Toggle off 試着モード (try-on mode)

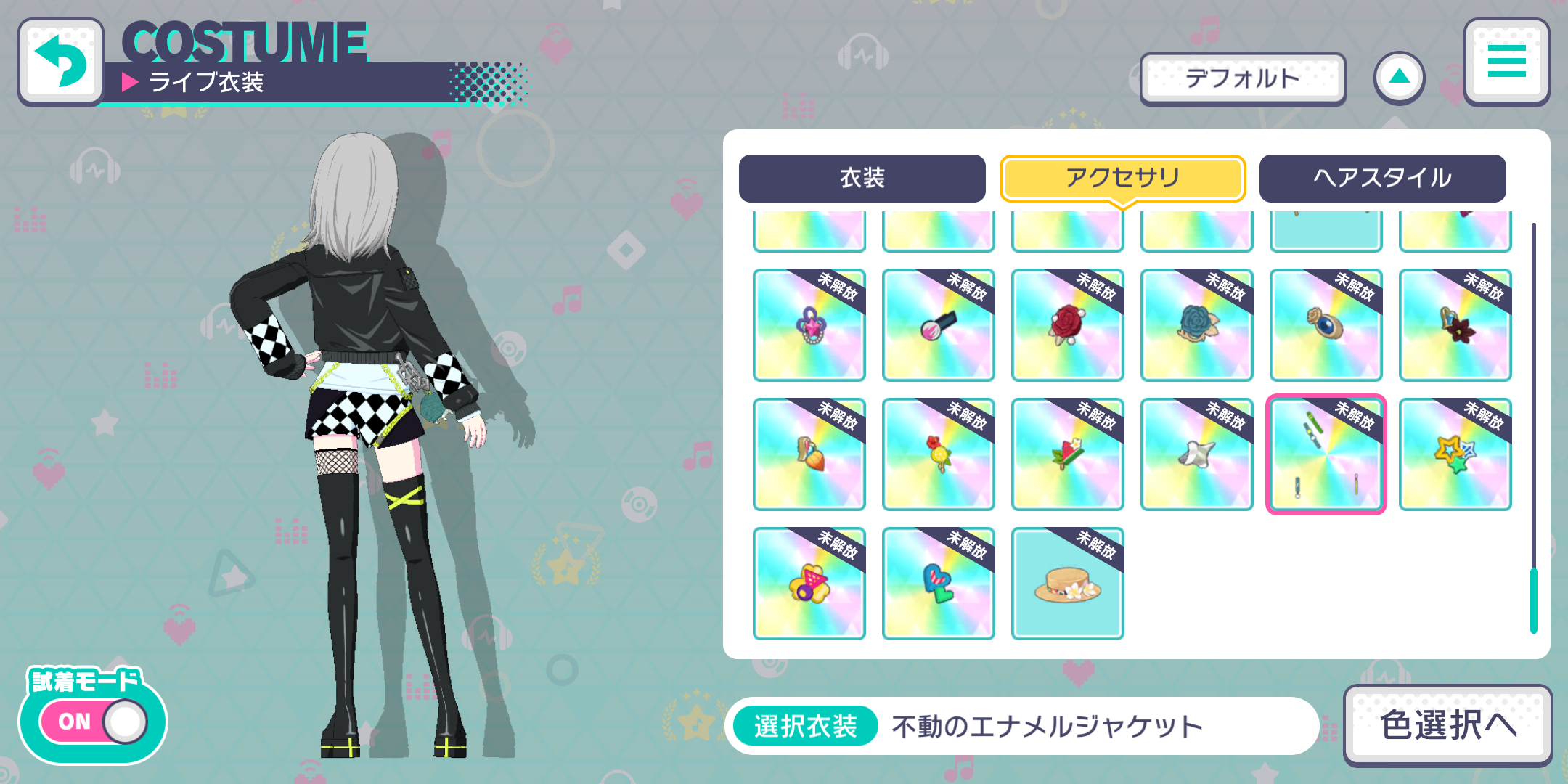tap(93, 721)
